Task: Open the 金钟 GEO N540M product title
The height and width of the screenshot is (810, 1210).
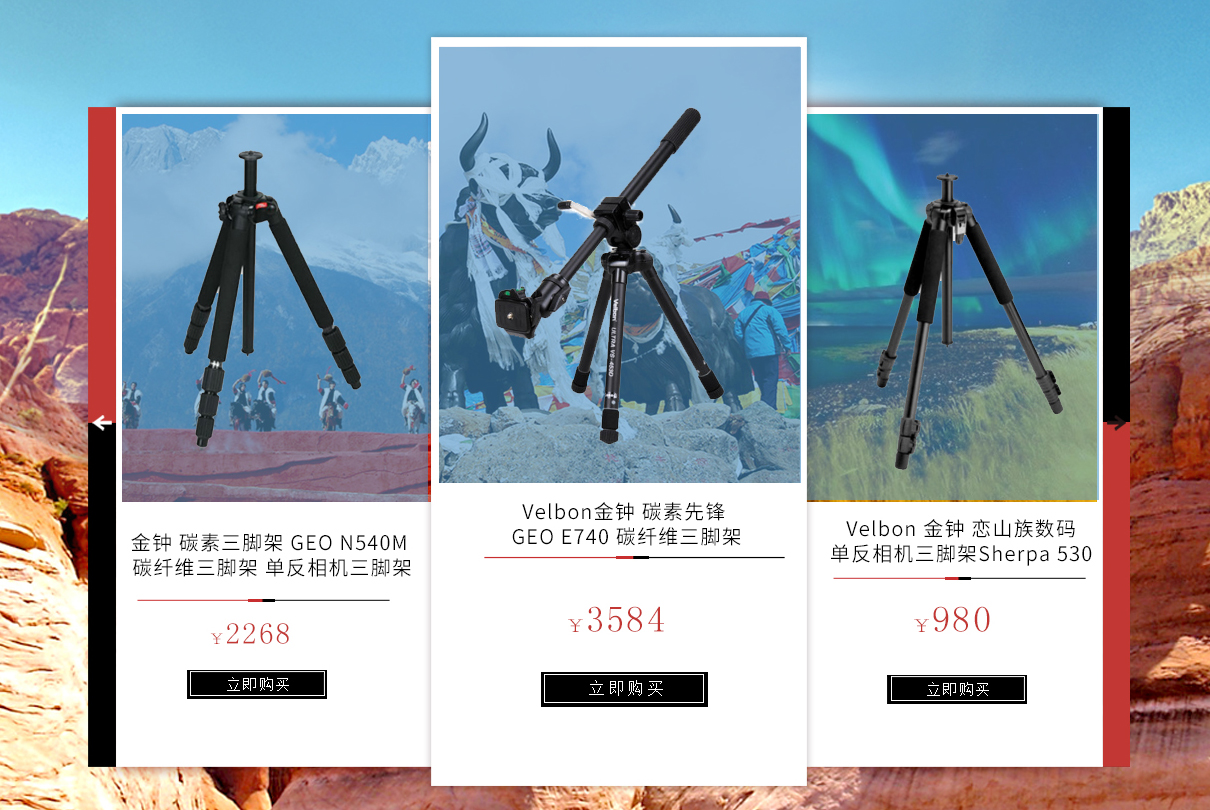Action: (x=271, y=556)
